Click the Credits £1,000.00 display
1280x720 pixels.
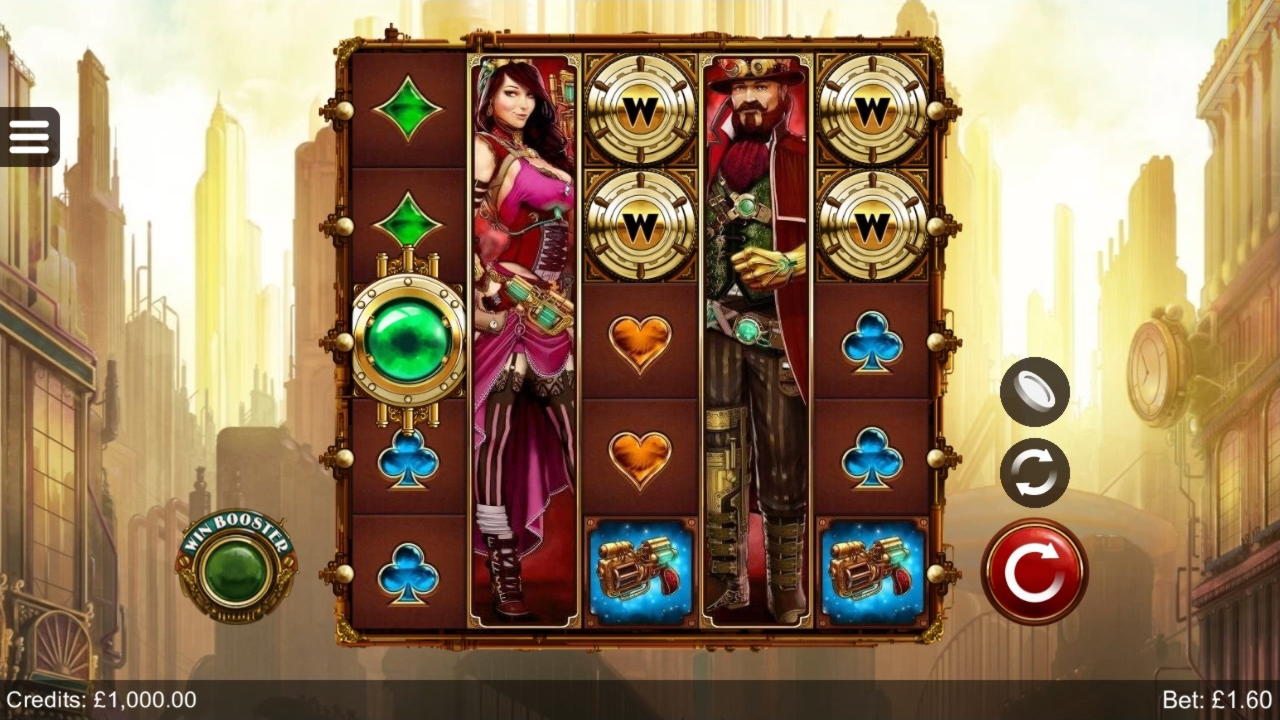tap(100, 700)
